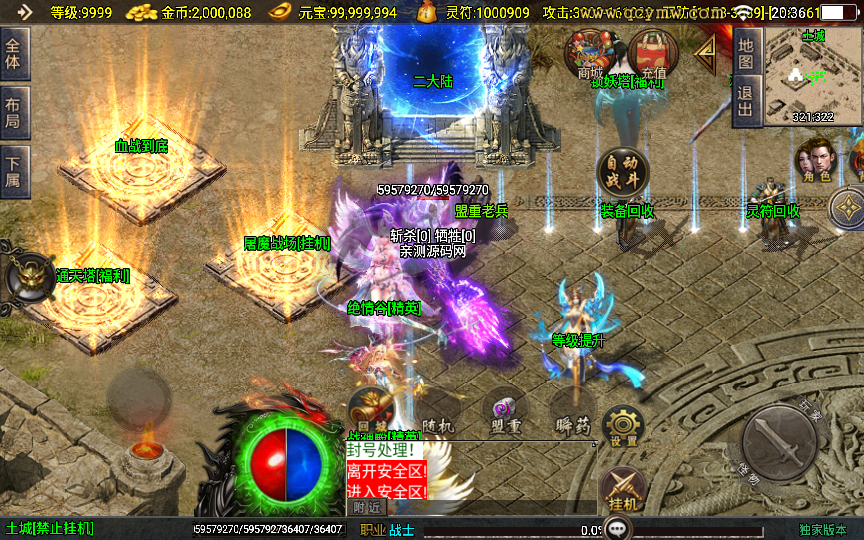Screen dimensions: 864x540
Task: Open 设置 gear settings
Action: click(x=623, y=426)
